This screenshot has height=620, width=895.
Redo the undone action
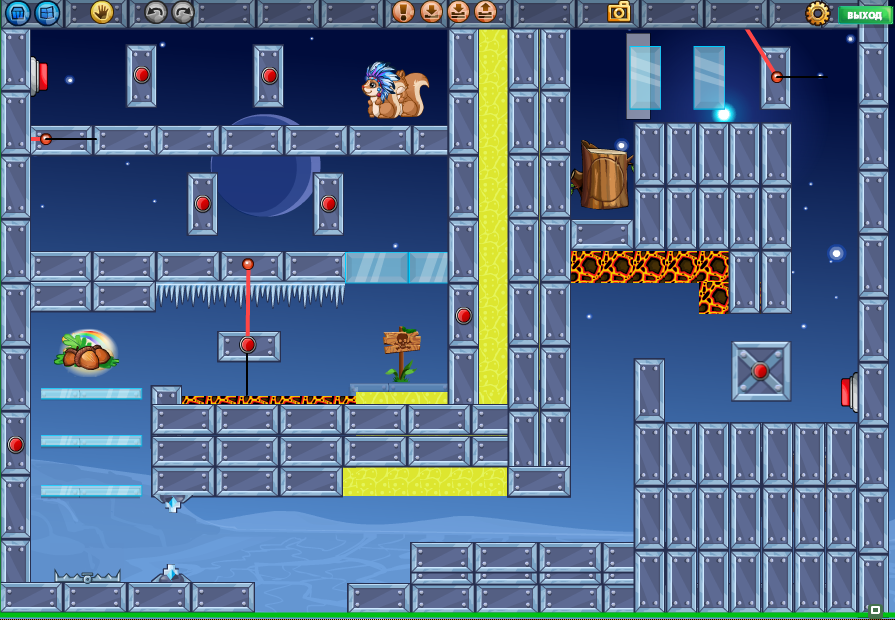182,12
